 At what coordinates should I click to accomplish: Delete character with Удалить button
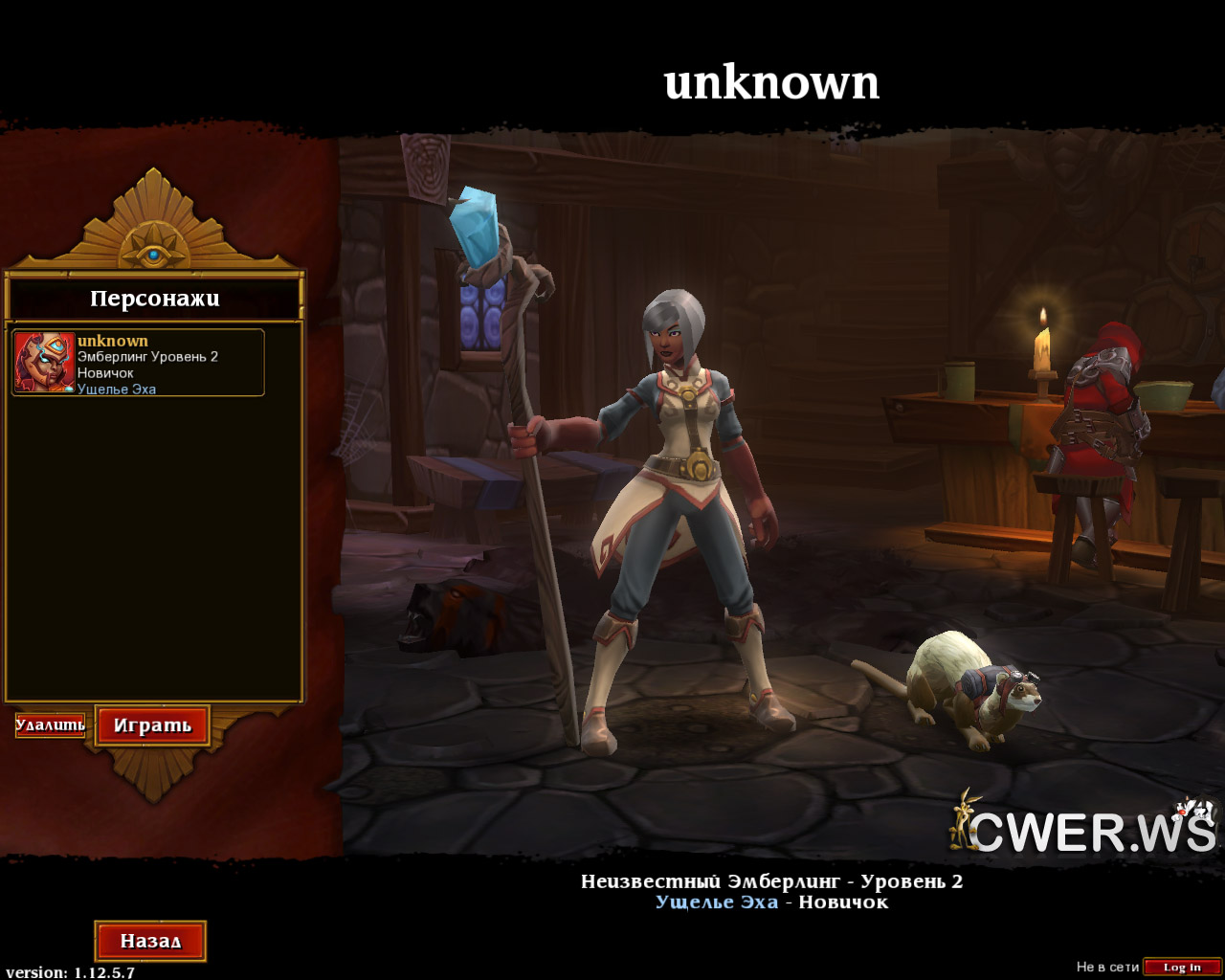point(51,725)
